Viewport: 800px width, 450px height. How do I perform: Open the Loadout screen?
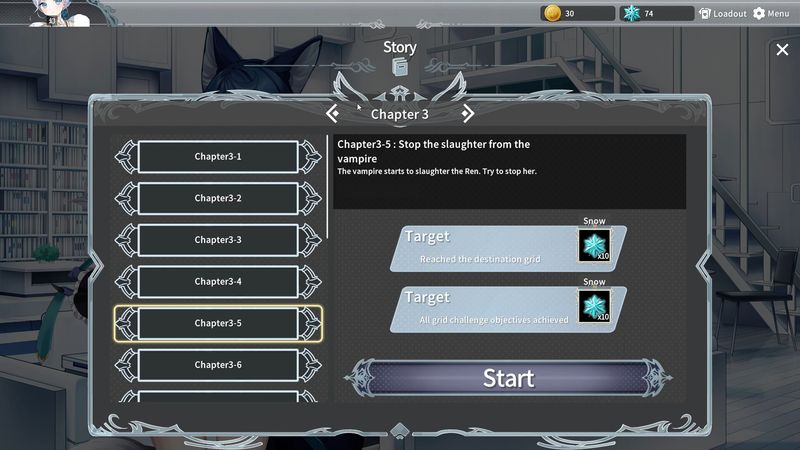click(x=723, y=14)
